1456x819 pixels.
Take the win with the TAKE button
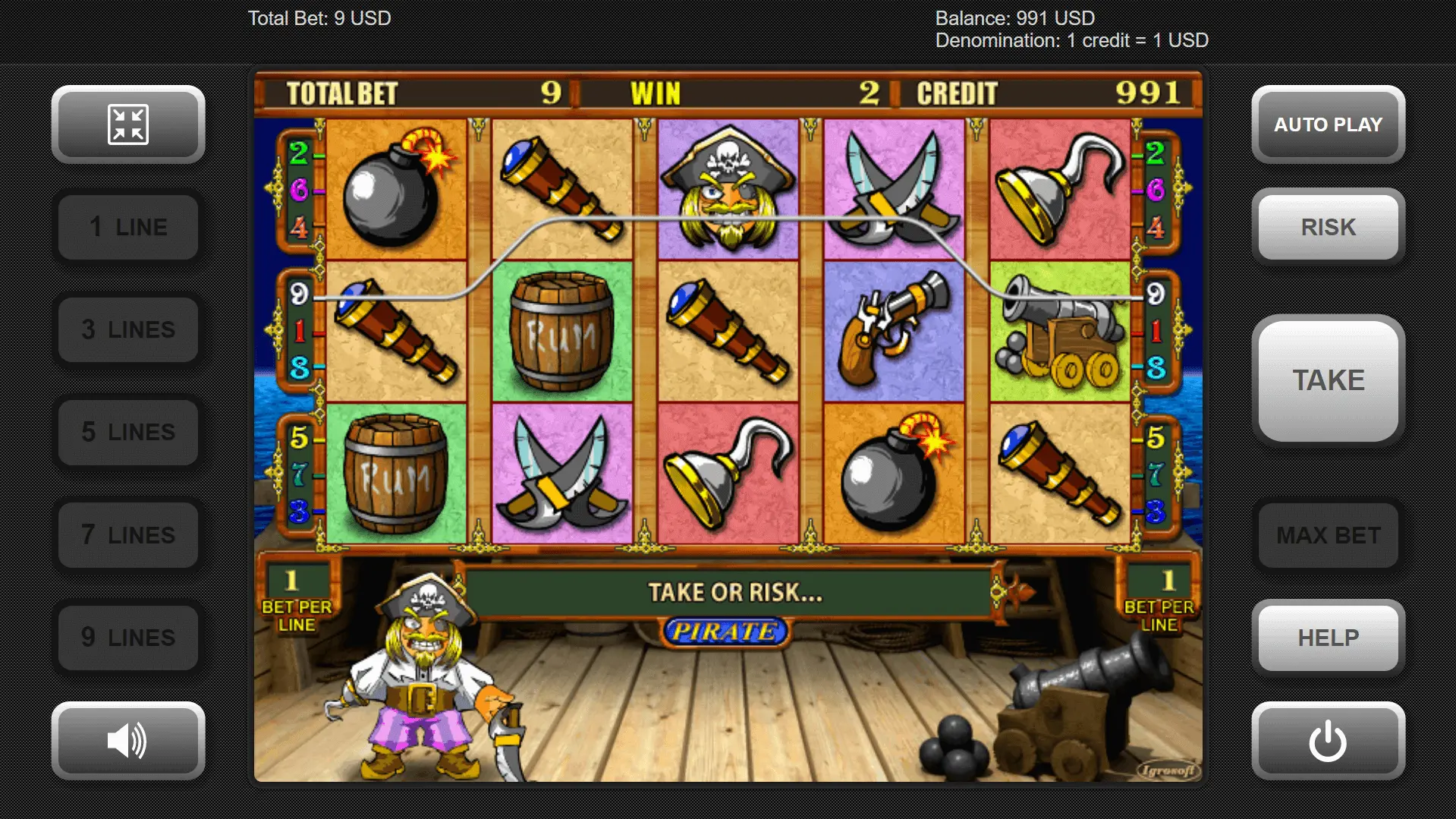1328,380
